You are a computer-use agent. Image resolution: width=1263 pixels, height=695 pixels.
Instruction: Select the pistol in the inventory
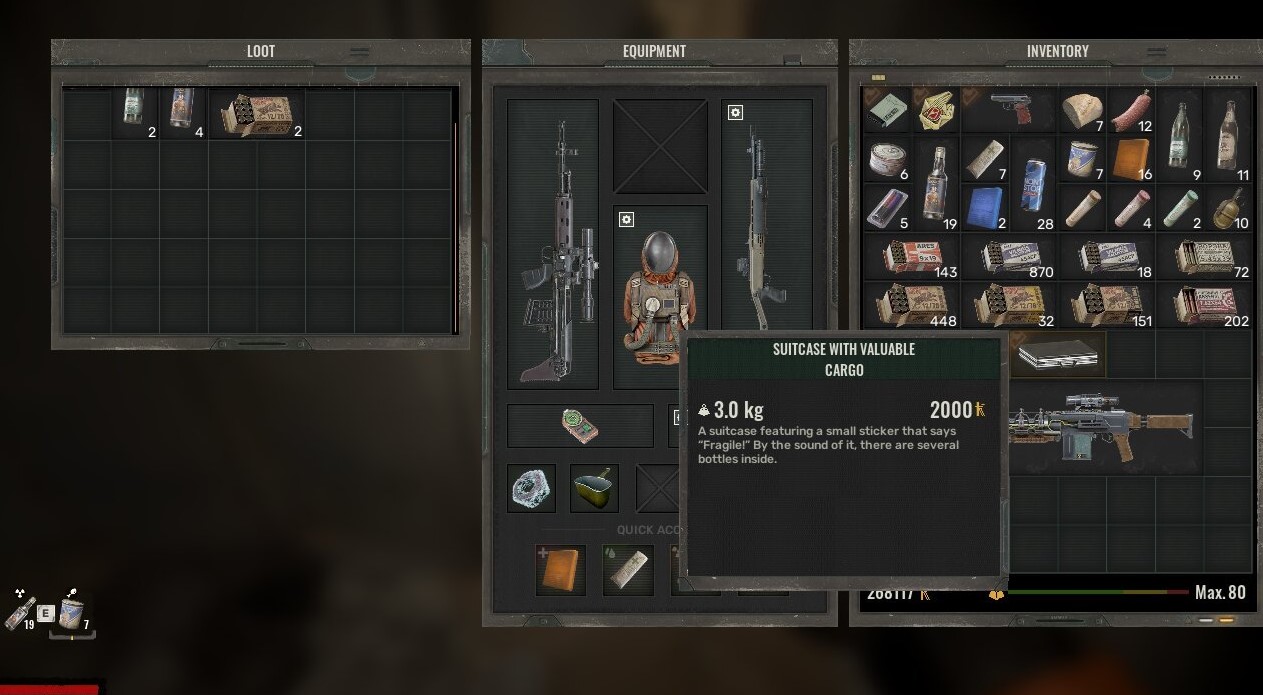(x=1008, y=108)
